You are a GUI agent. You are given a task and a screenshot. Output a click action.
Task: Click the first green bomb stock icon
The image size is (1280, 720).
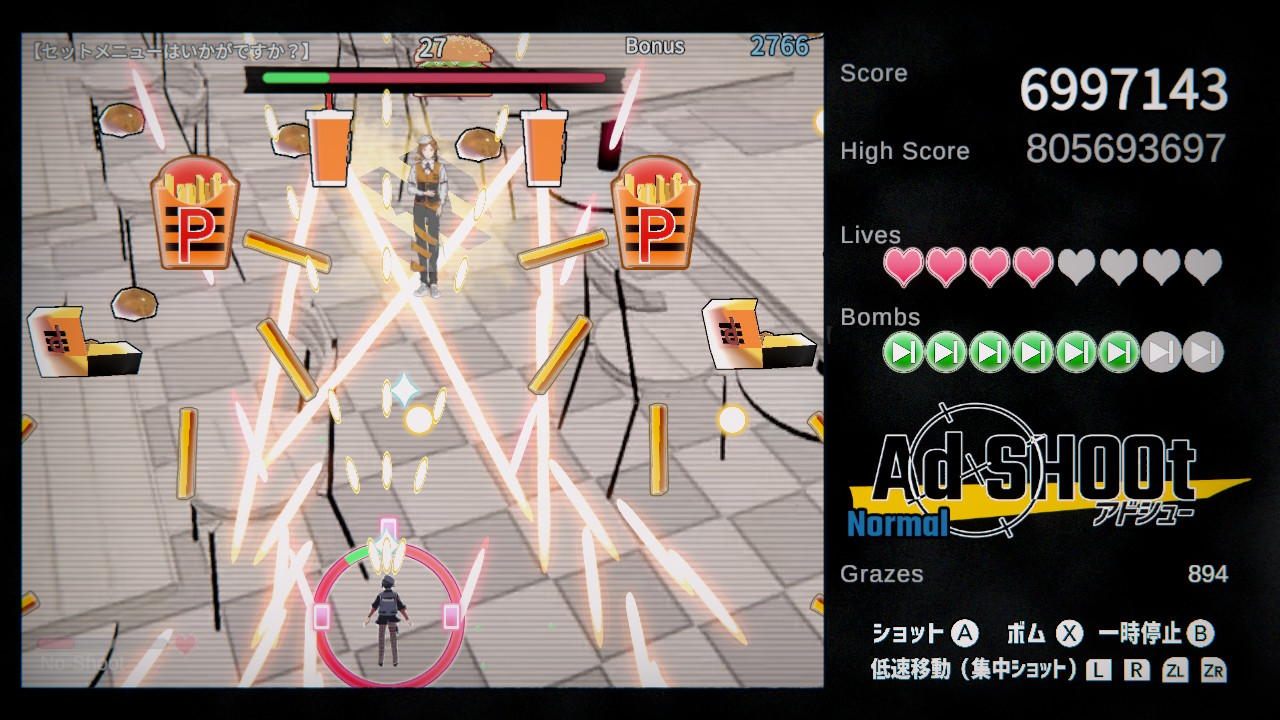point(903,352)
